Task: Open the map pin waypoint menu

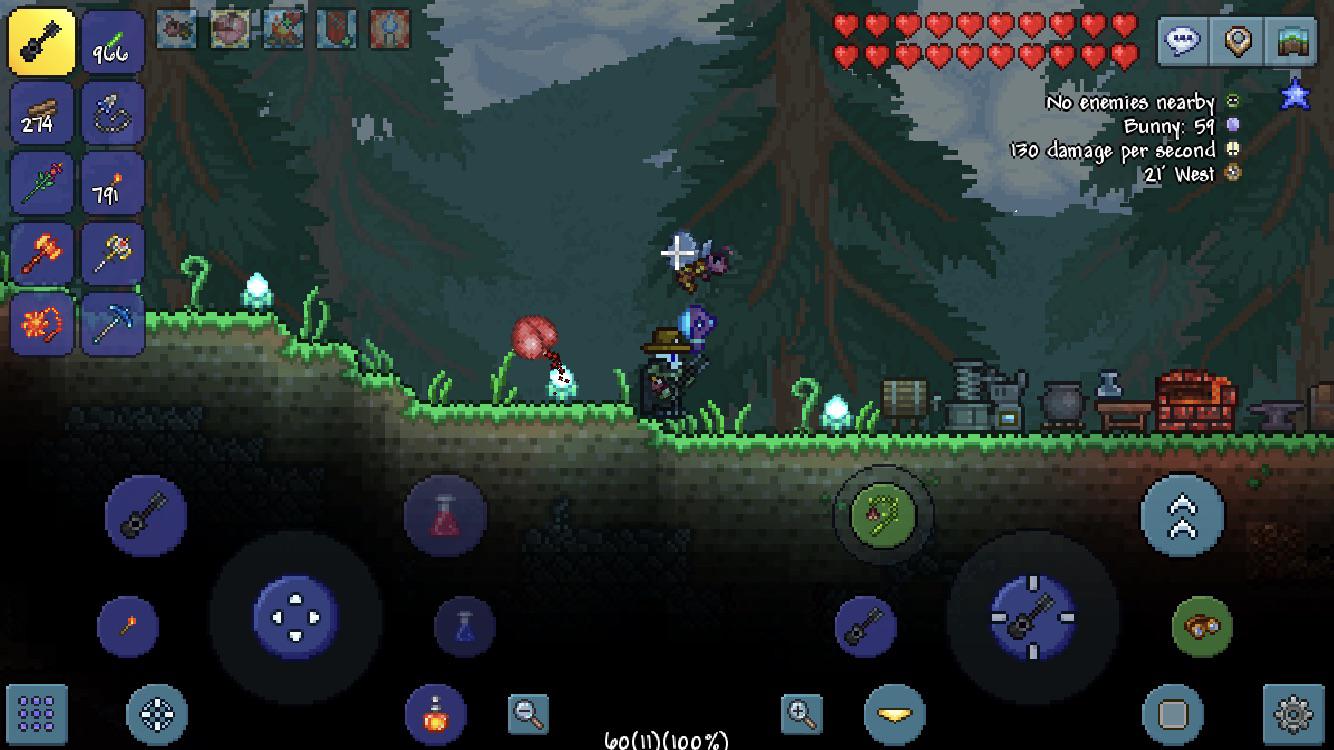Action: 1237,42
